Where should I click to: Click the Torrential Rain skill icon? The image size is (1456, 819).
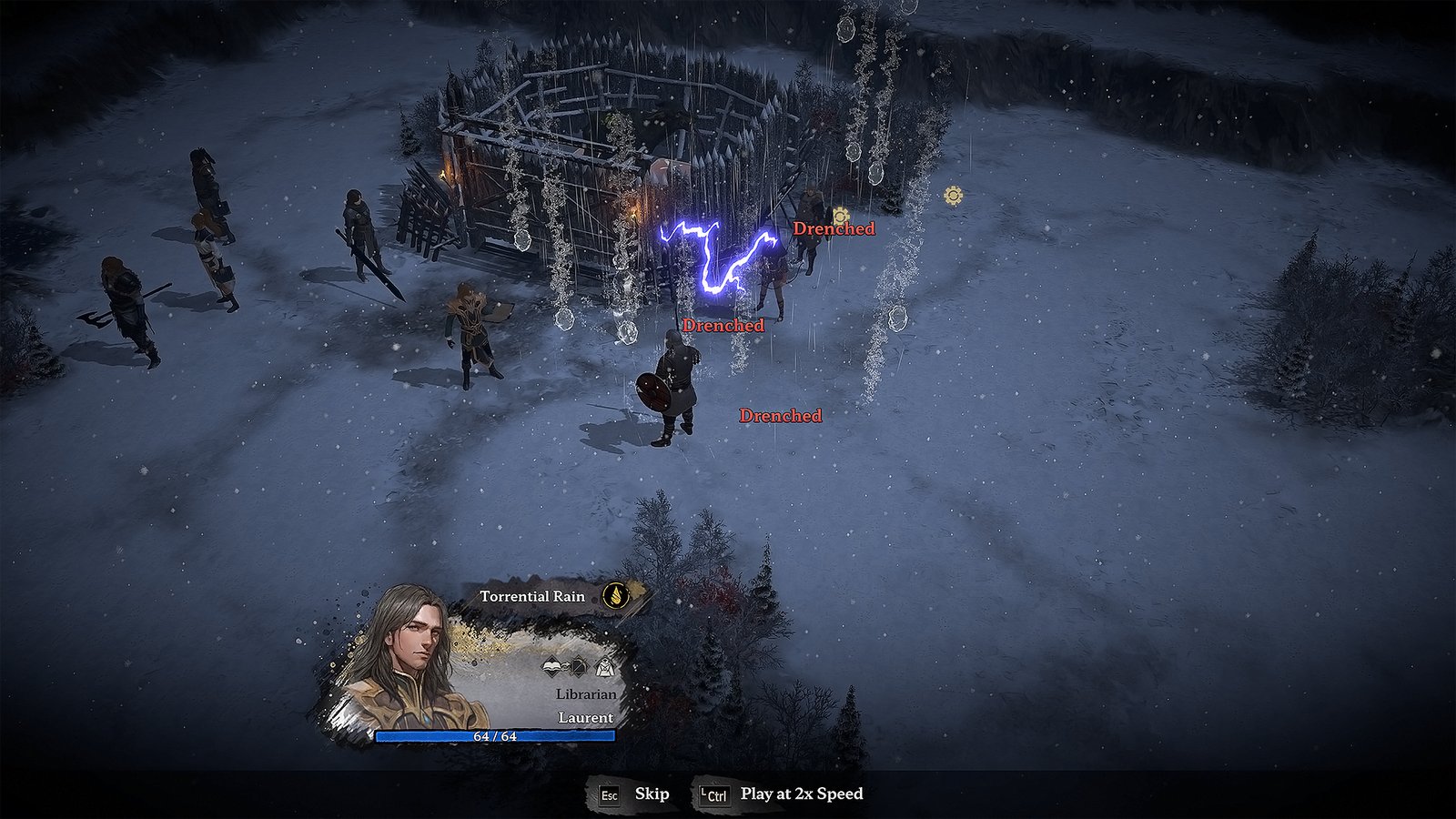click(x=616, y=596)
